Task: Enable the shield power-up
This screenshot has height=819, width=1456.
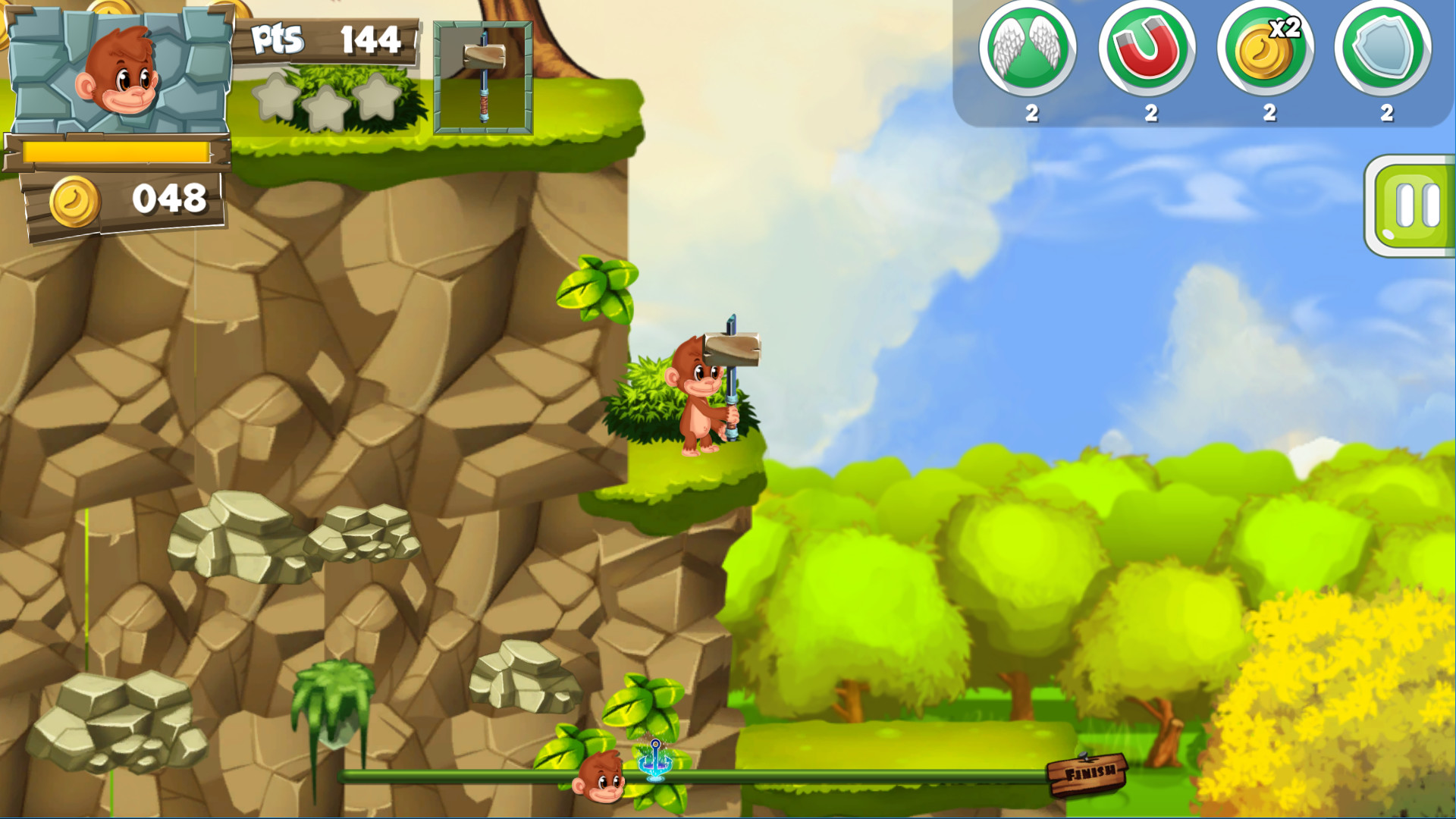Action: 1387,49
